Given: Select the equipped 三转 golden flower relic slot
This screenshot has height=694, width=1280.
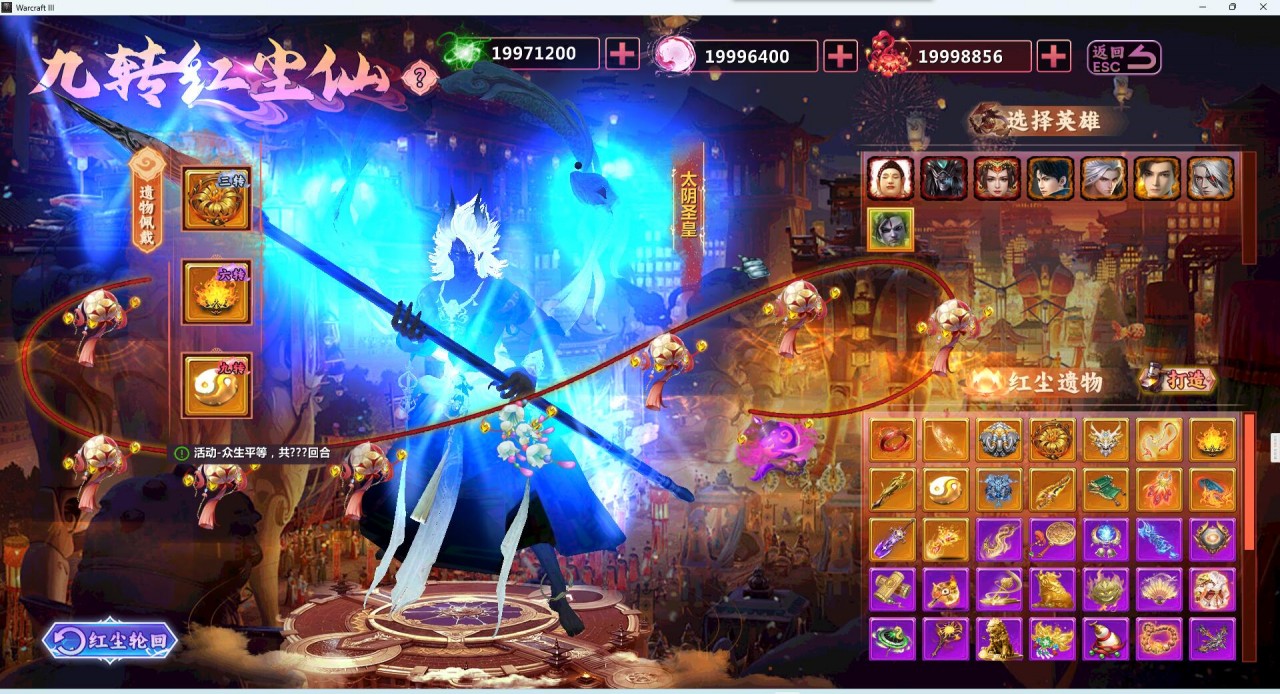Looking at the screenshot, I should [x=216, y=199].
